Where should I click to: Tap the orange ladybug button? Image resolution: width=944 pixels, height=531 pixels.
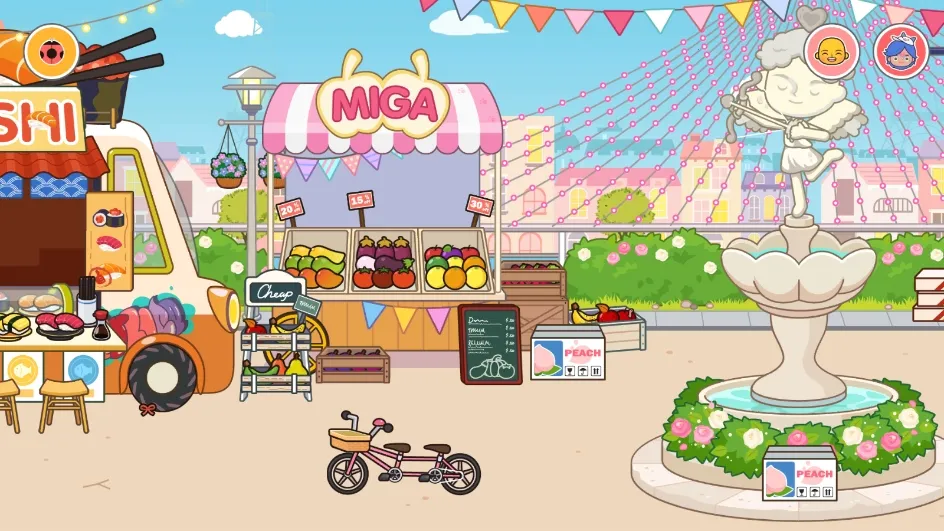[46, 51]
